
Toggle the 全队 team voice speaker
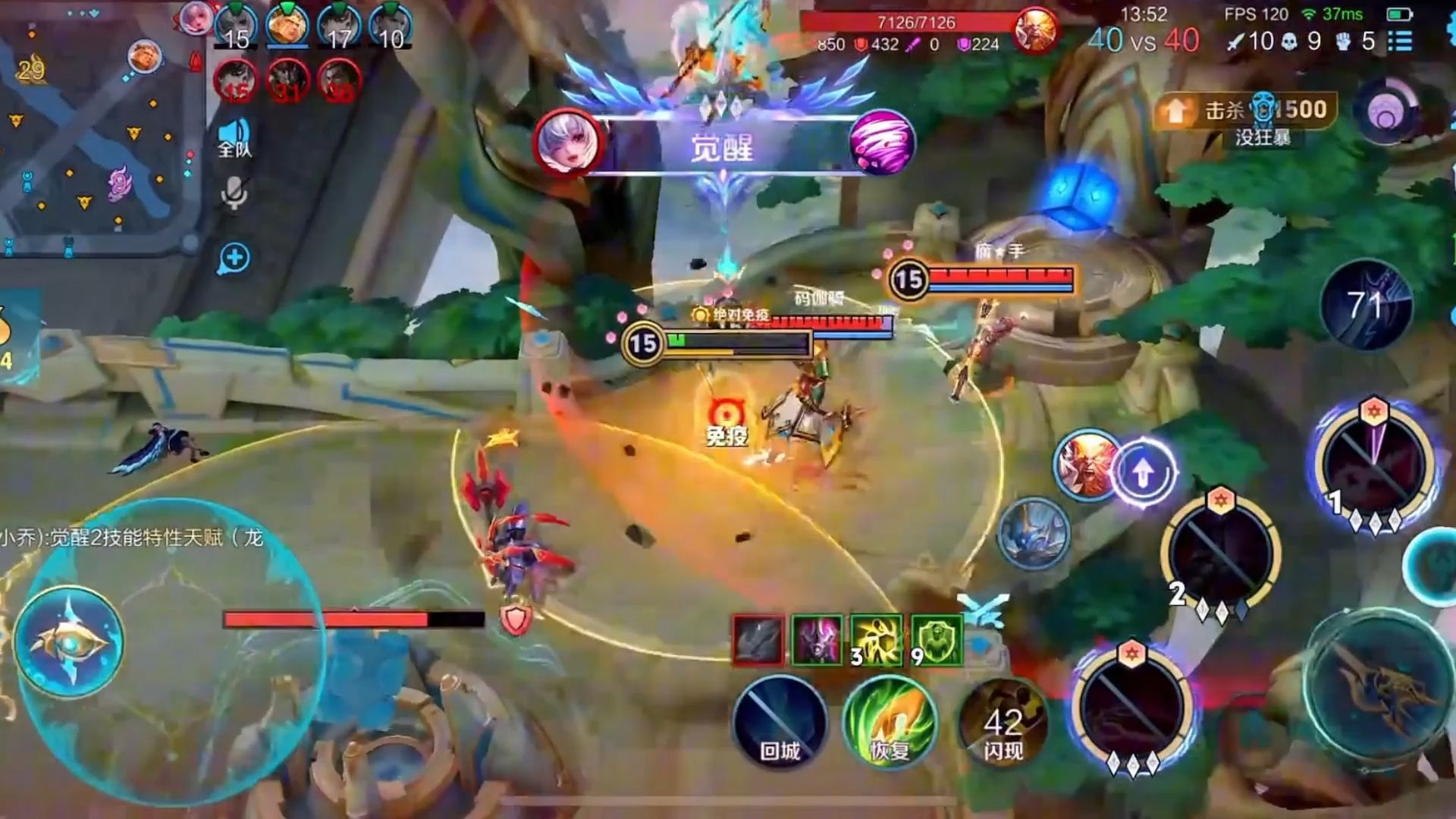click(234, 137)
